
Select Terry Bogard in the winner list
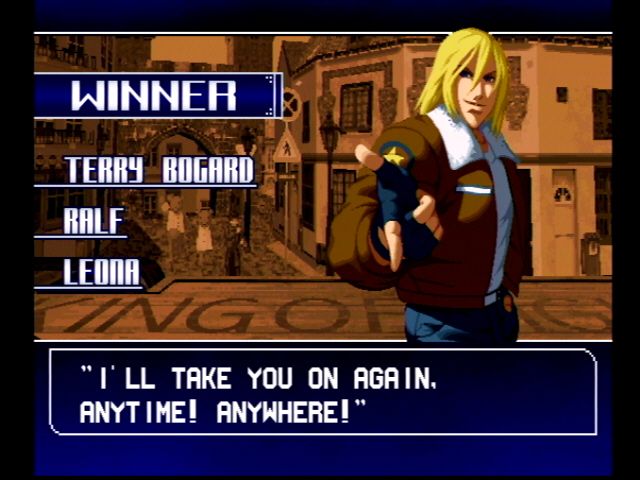(160, 171)
